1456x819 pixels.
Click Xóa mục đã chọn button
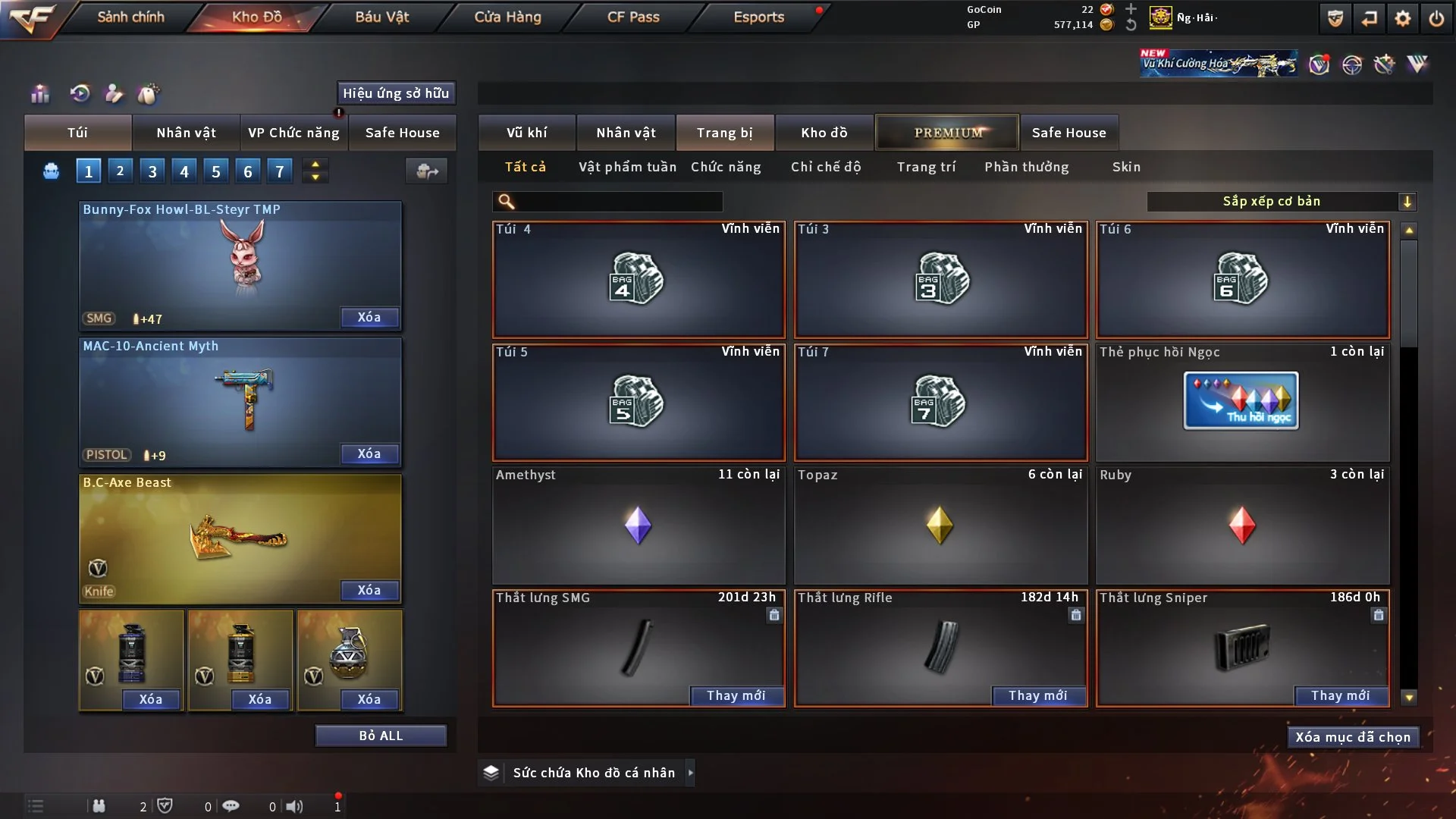pos(1353,737)
